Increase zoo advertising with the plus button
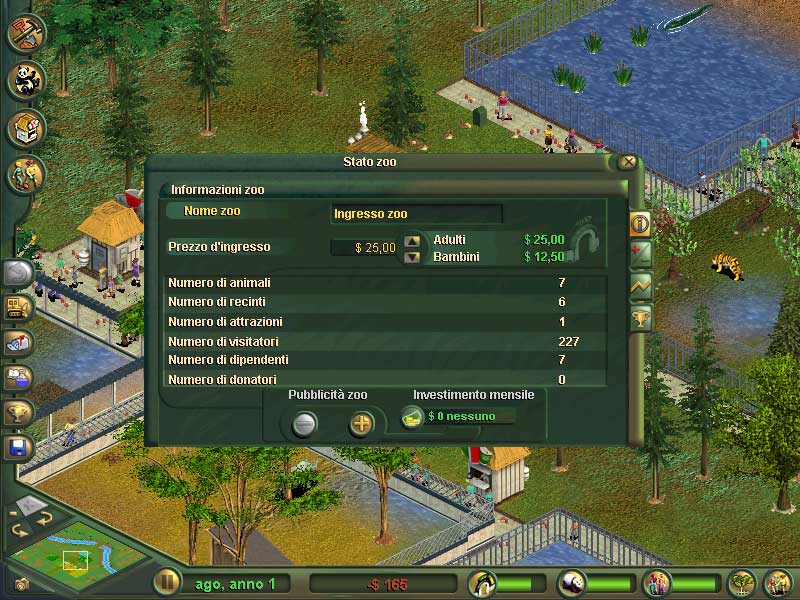800x600 pixels. coord(361,424)
